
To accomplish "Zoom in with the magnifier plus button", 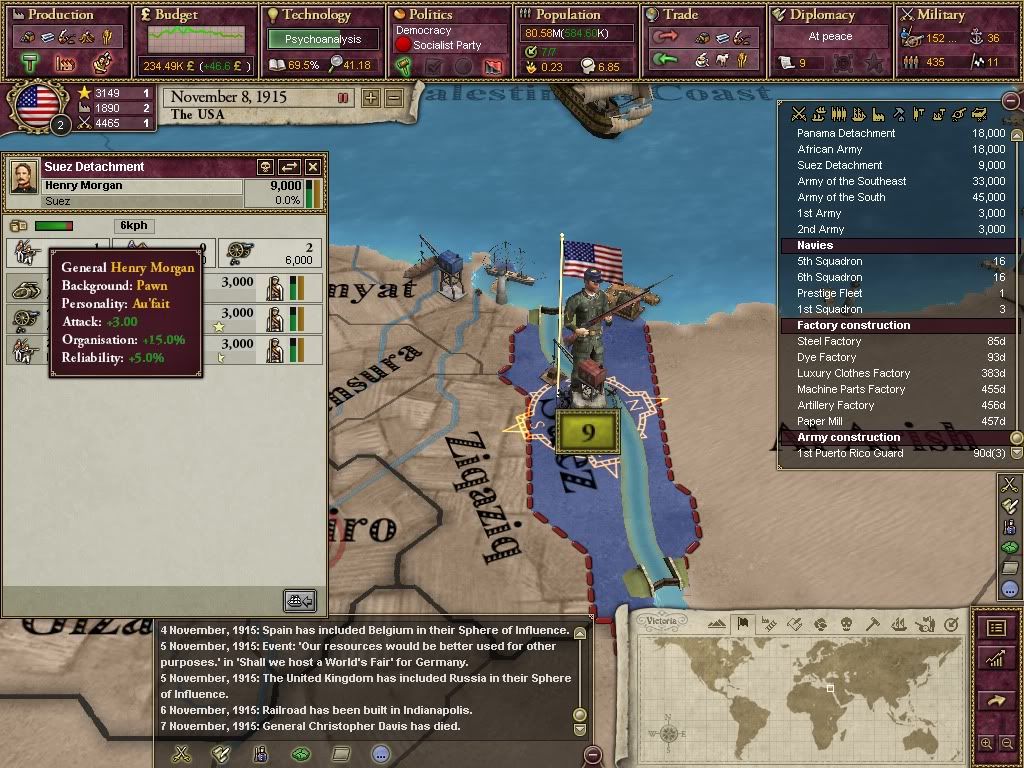I will [x=987, y=744].
